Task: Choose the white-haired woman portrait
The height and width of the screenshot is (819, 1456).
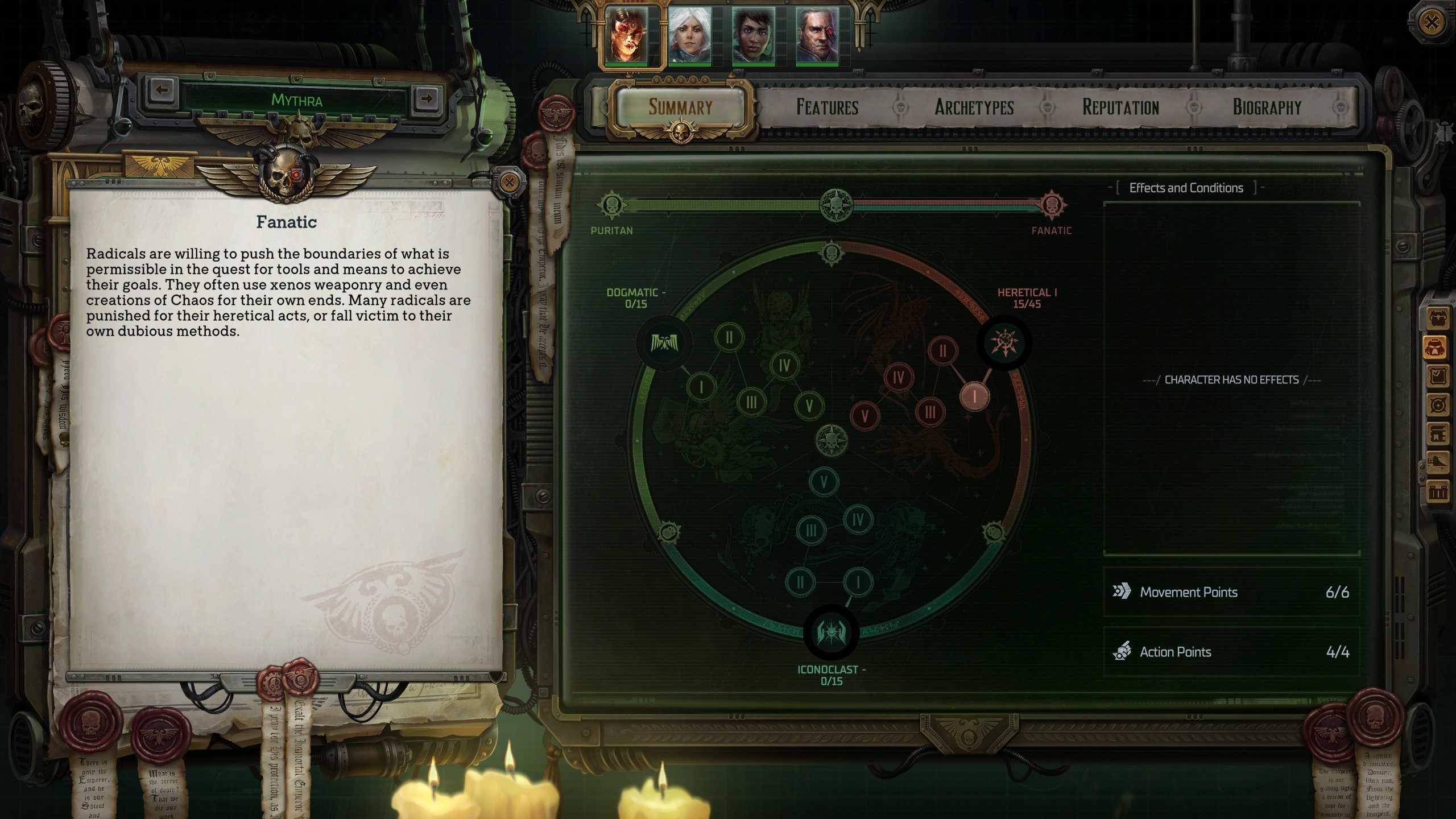Action: [689, 35]
